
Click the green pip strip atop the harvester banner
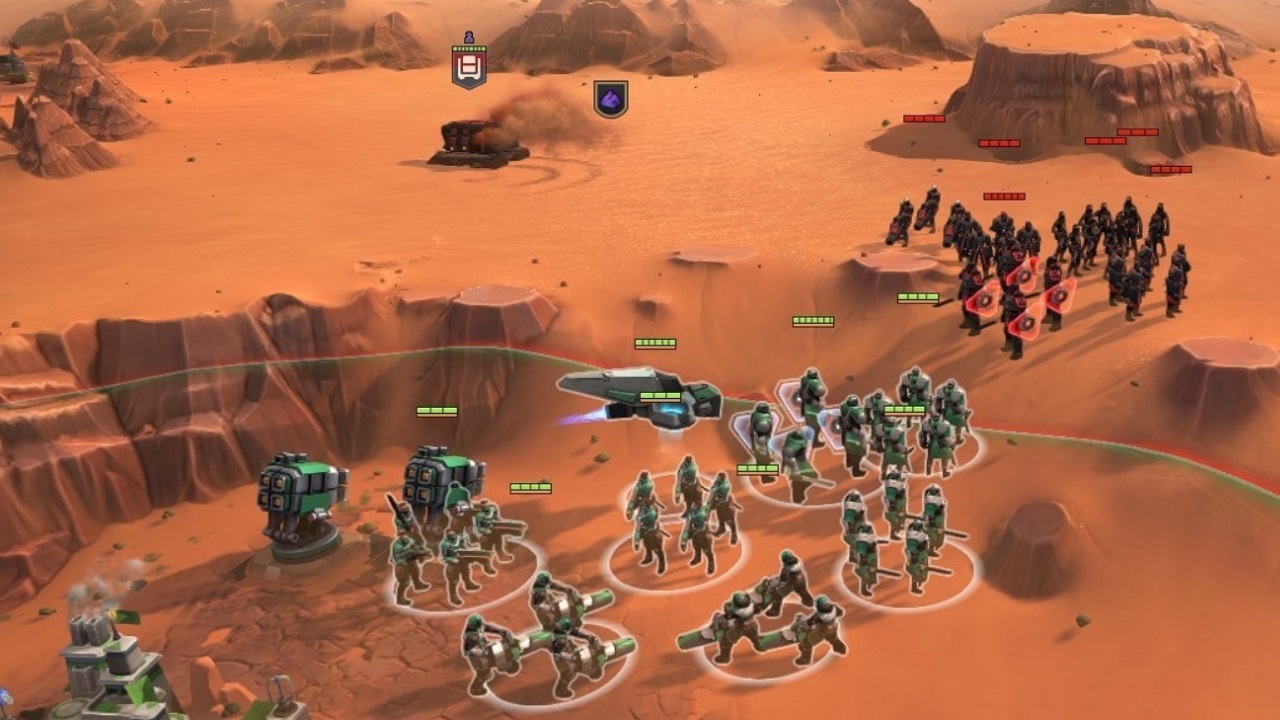[x=468, y=49]
